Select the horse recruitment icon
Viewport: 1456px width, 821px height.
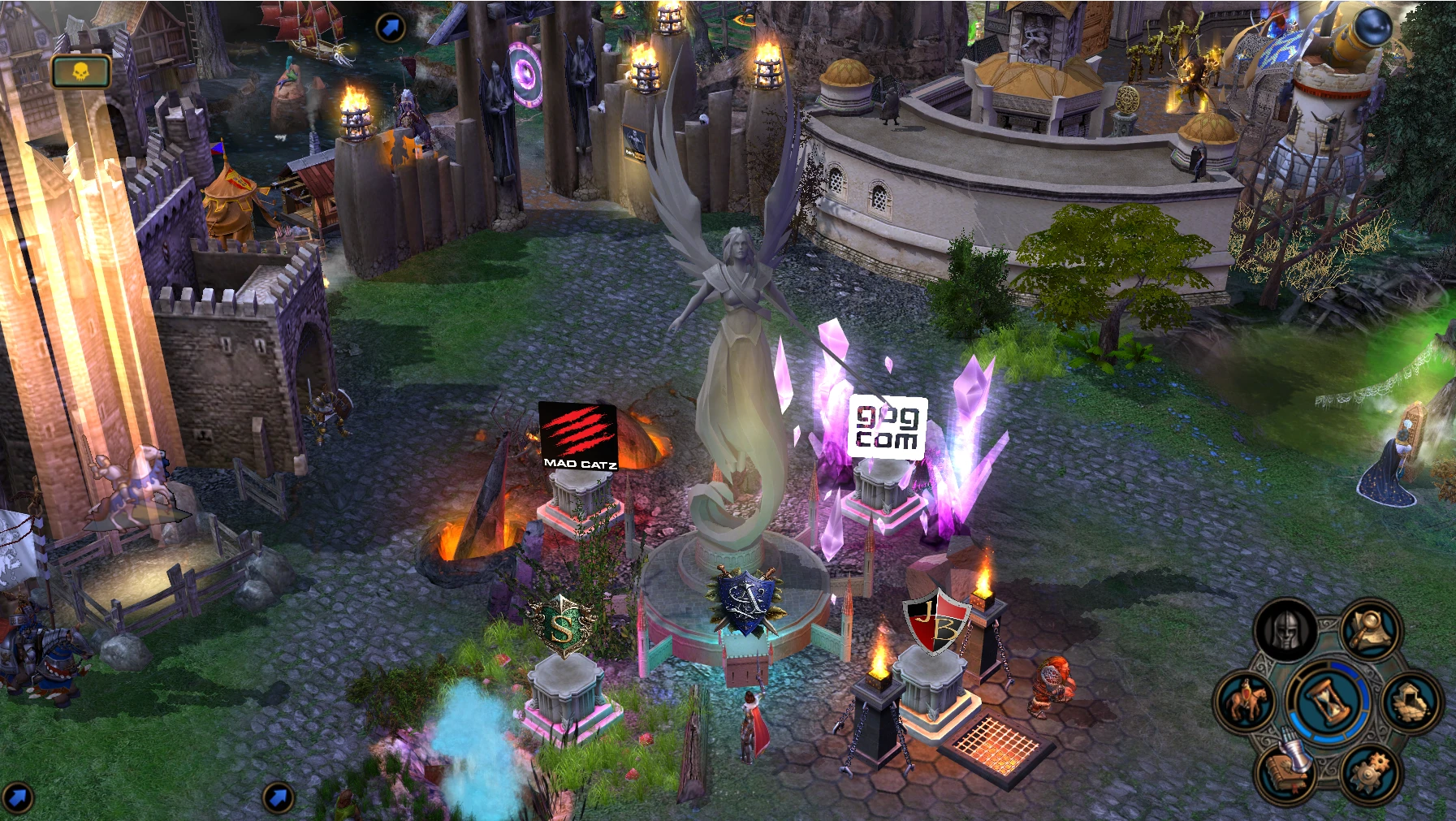click(1244, 699)
